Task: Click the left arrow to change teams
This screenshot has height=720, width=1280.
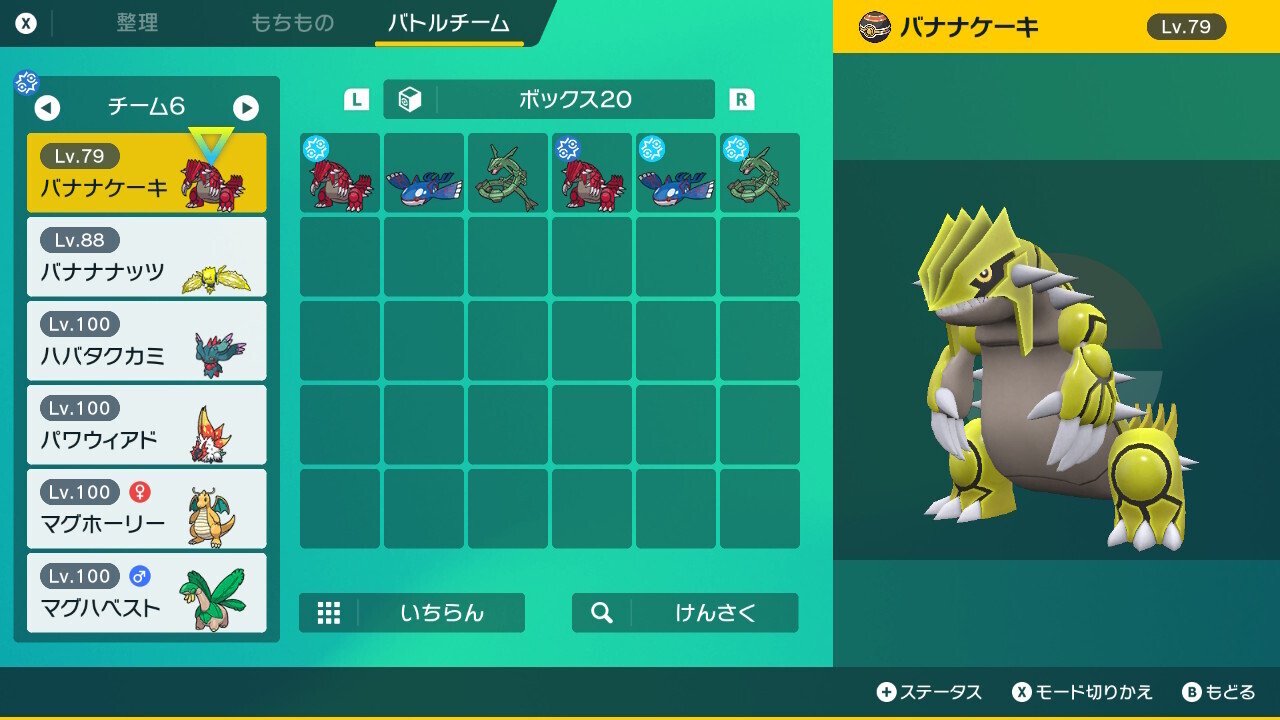Action: [x=48, y=108]
